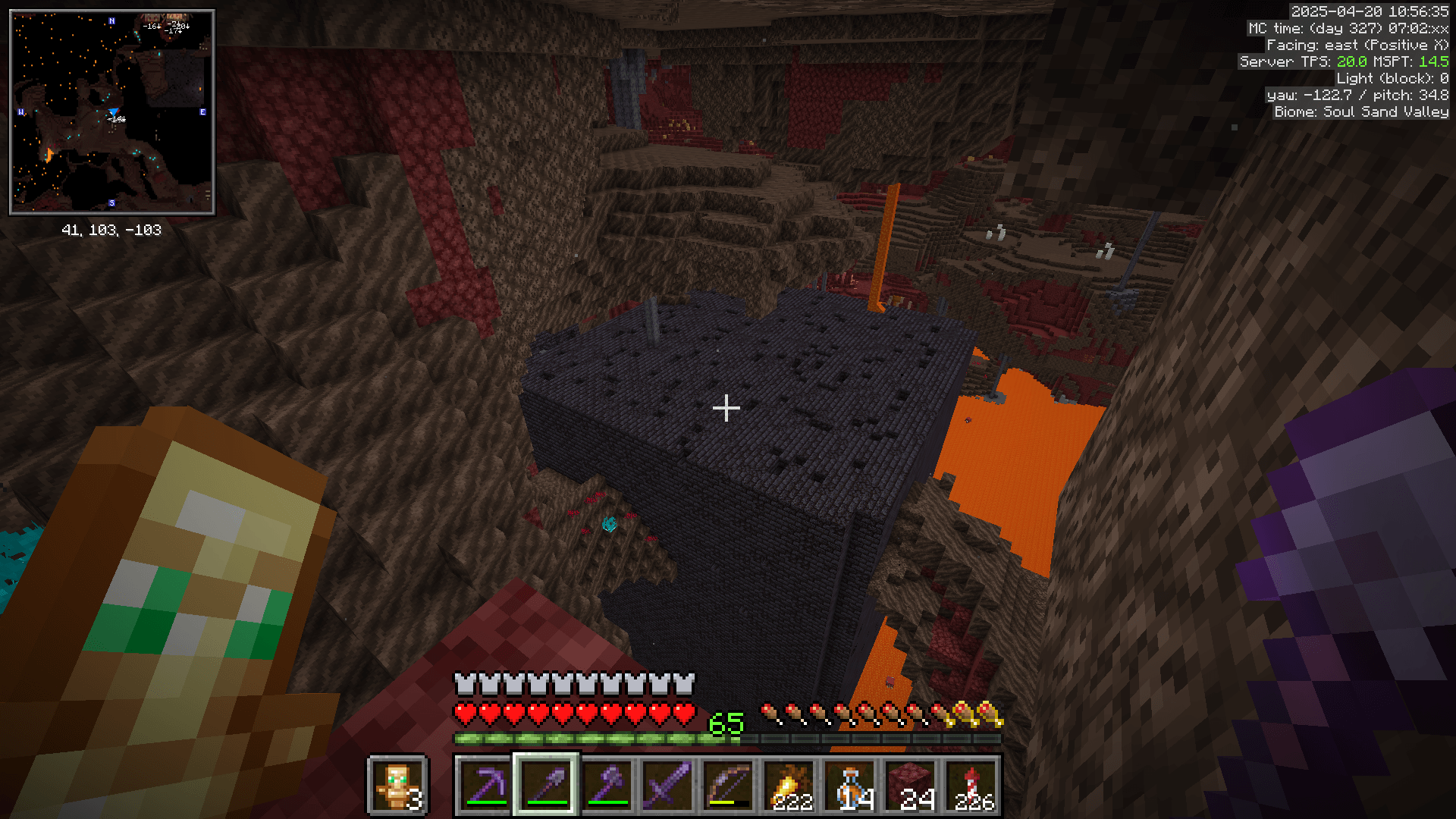1456x819 pixels.
Task: Click the blue player arrow on the minimap
Action: 114,112
